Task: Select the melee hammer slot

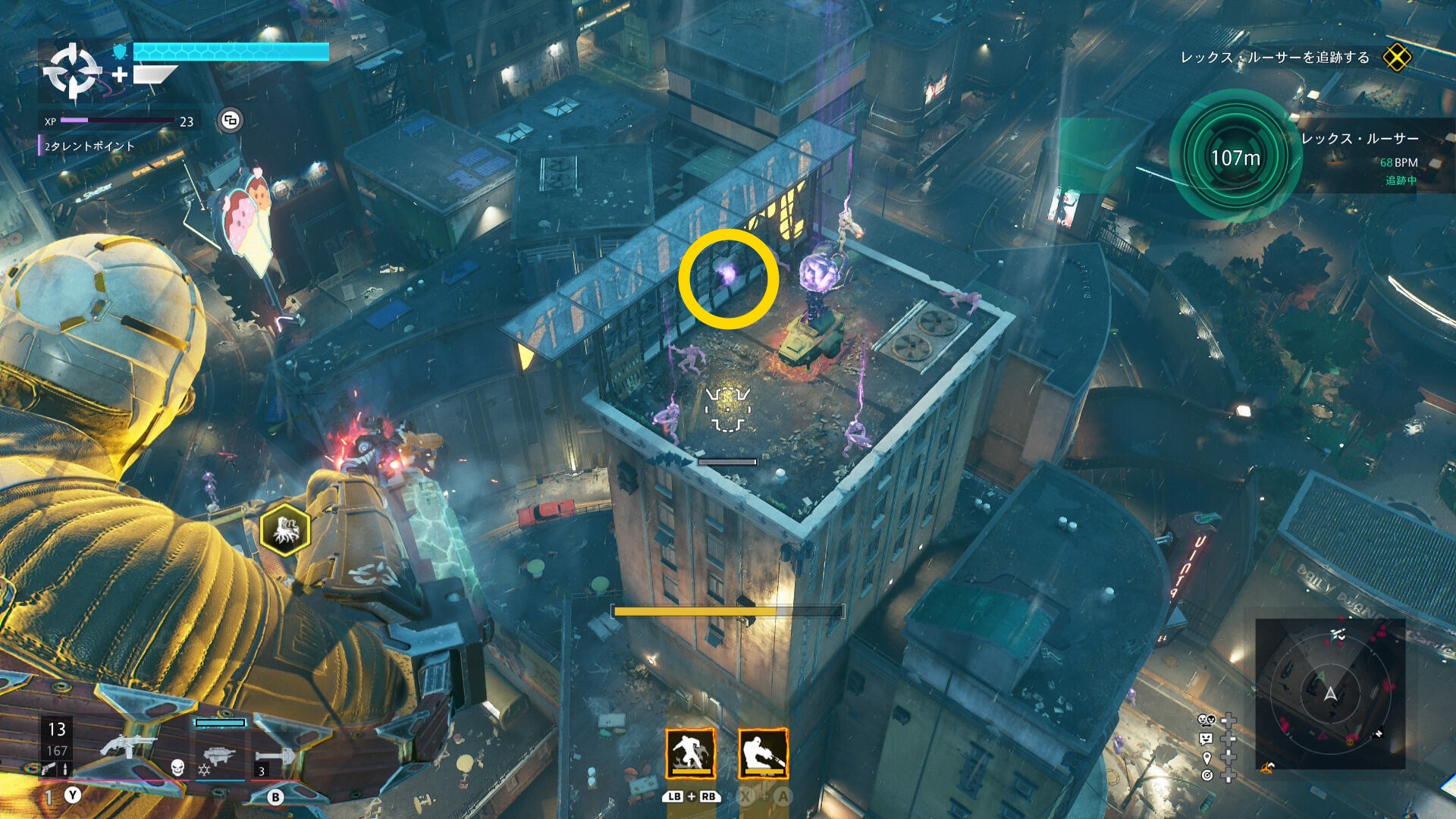Action: click(x=275, y=757)
